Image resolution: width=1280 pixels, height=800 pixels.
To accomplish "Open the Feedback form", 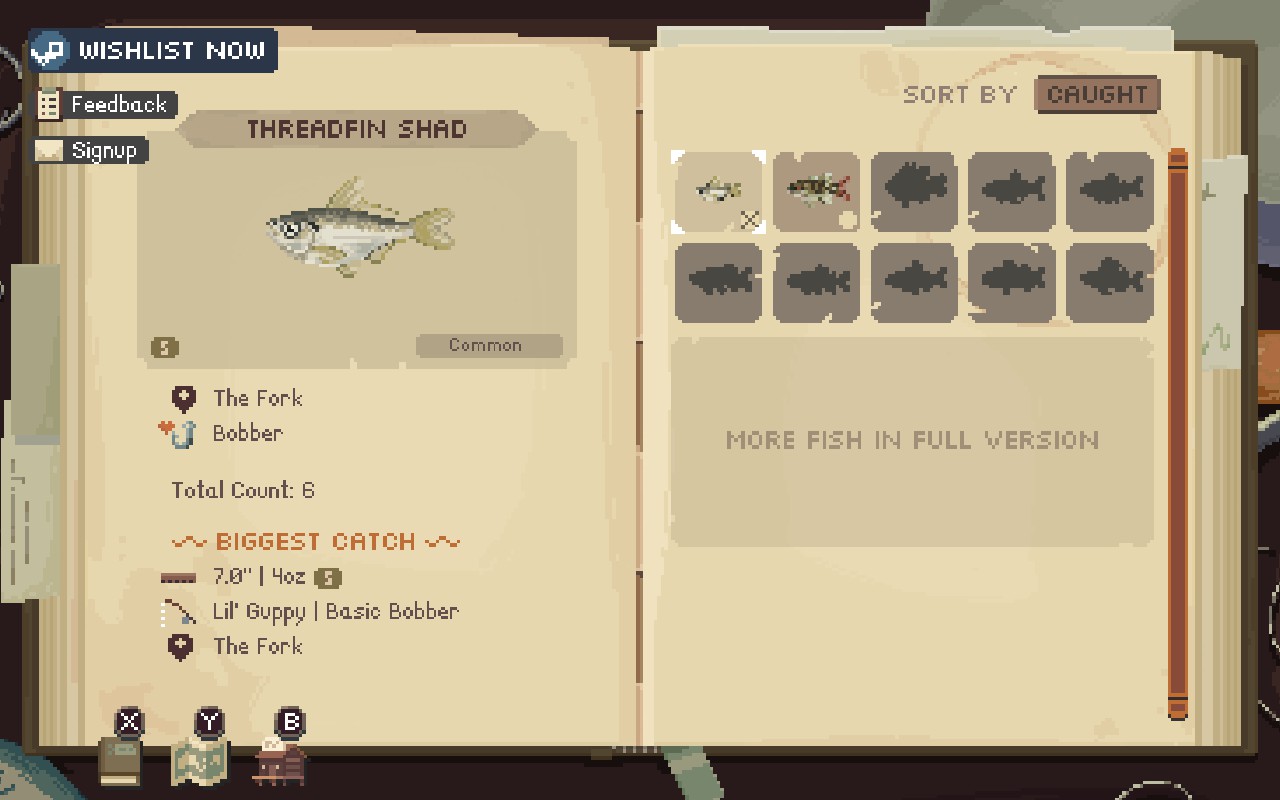I will pyautogui.click(x=105, y=104).
